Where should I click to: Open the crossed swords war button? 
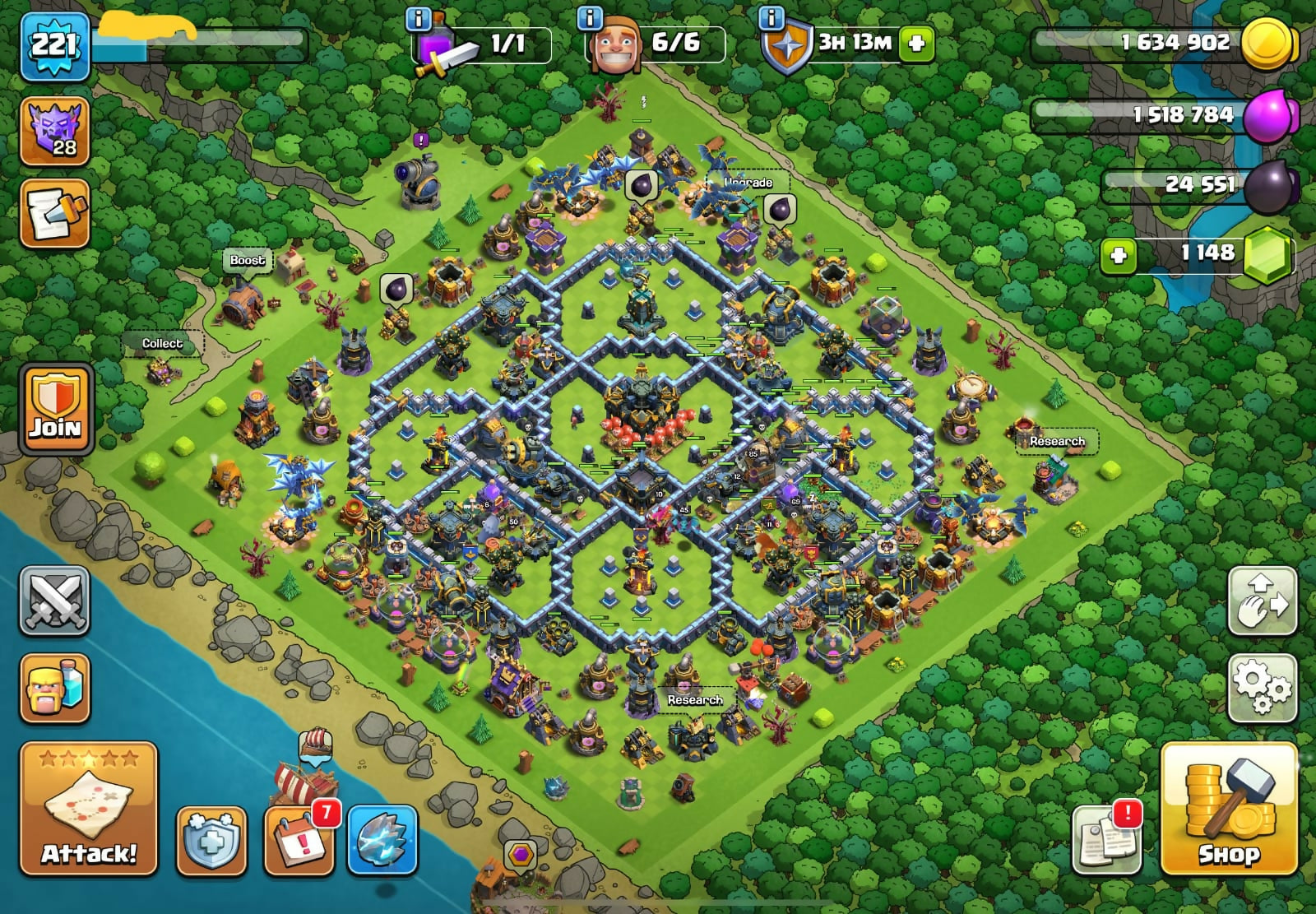point(54,601)
